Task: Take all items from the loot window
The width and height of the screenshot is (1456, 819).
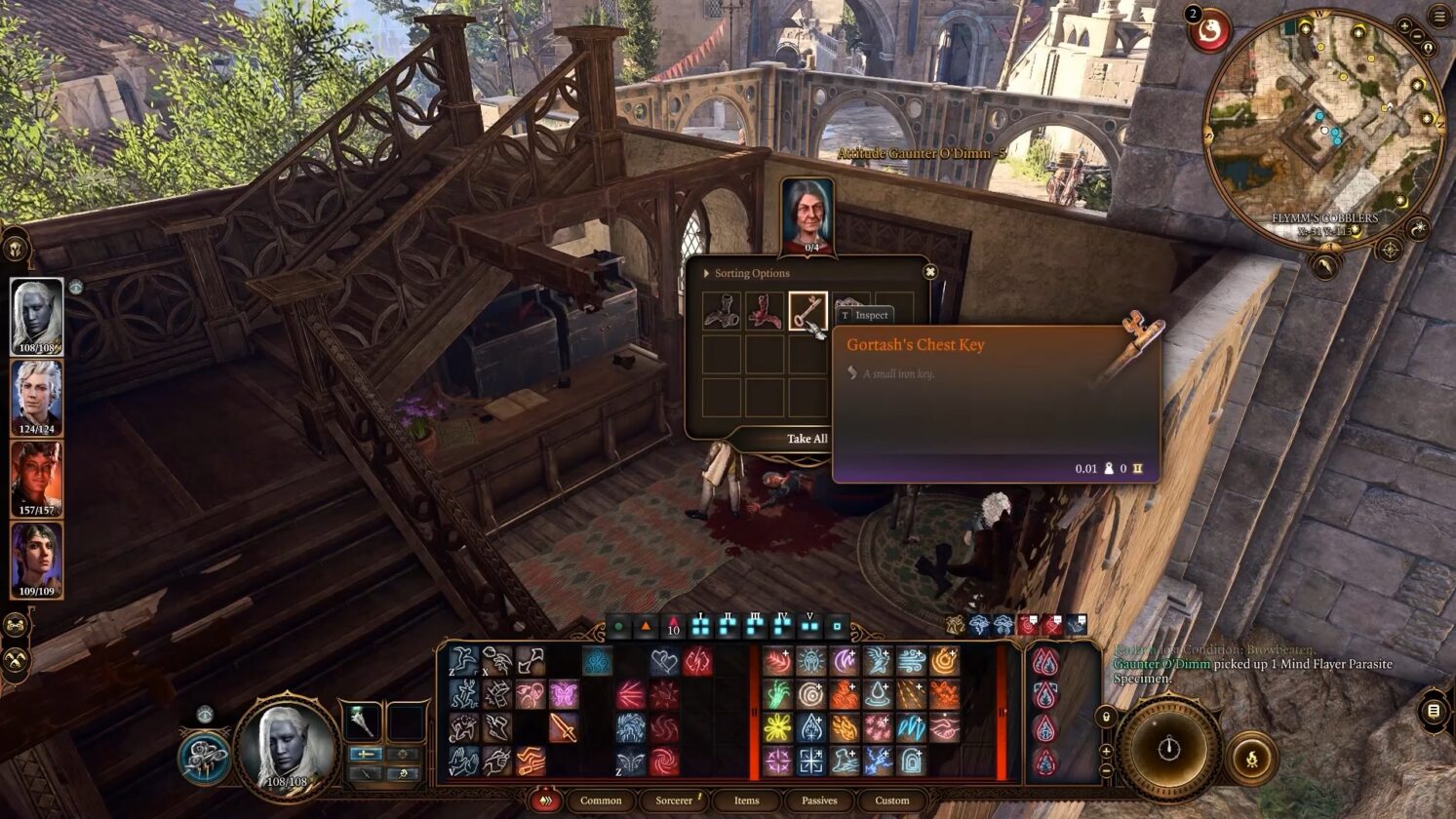Action: click(x=807, y=439)
